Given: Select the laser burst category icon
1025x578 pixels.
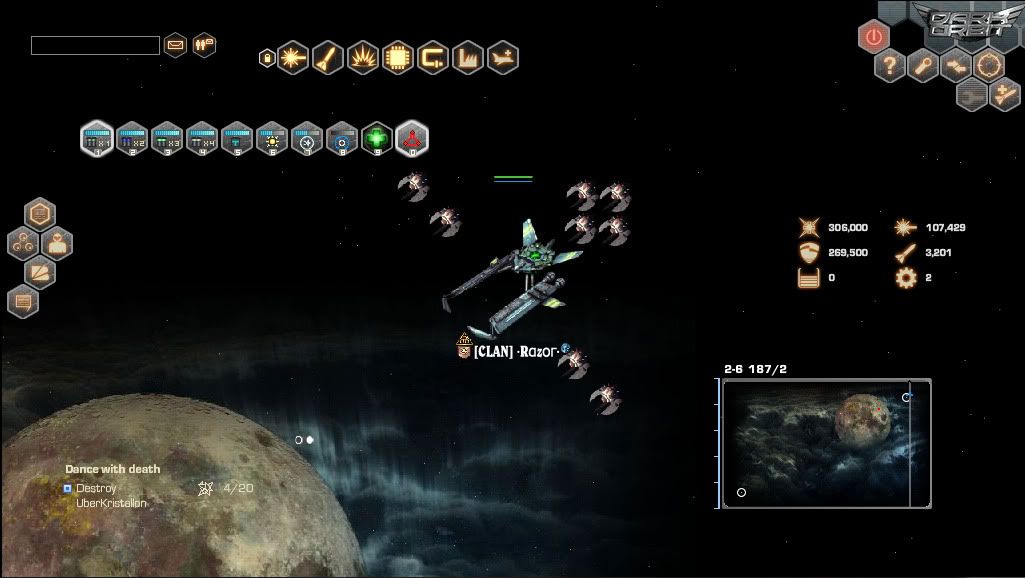Looking at the screenshot, I should [293, 58].
